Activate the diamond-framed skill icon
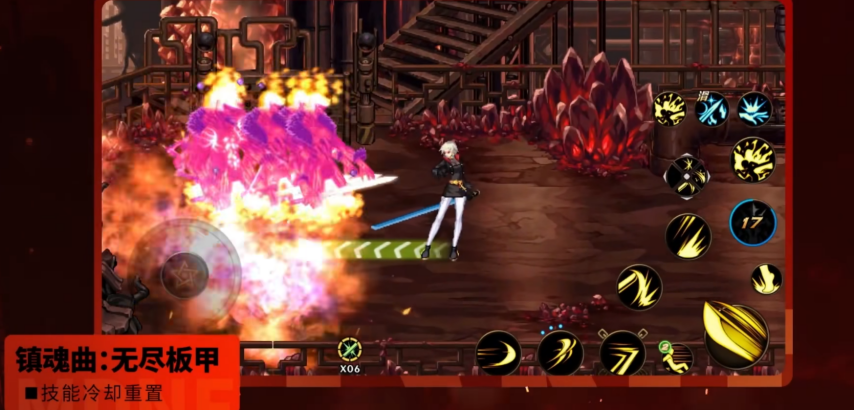The width and height of the screenshot is (854, 410). 687,177
